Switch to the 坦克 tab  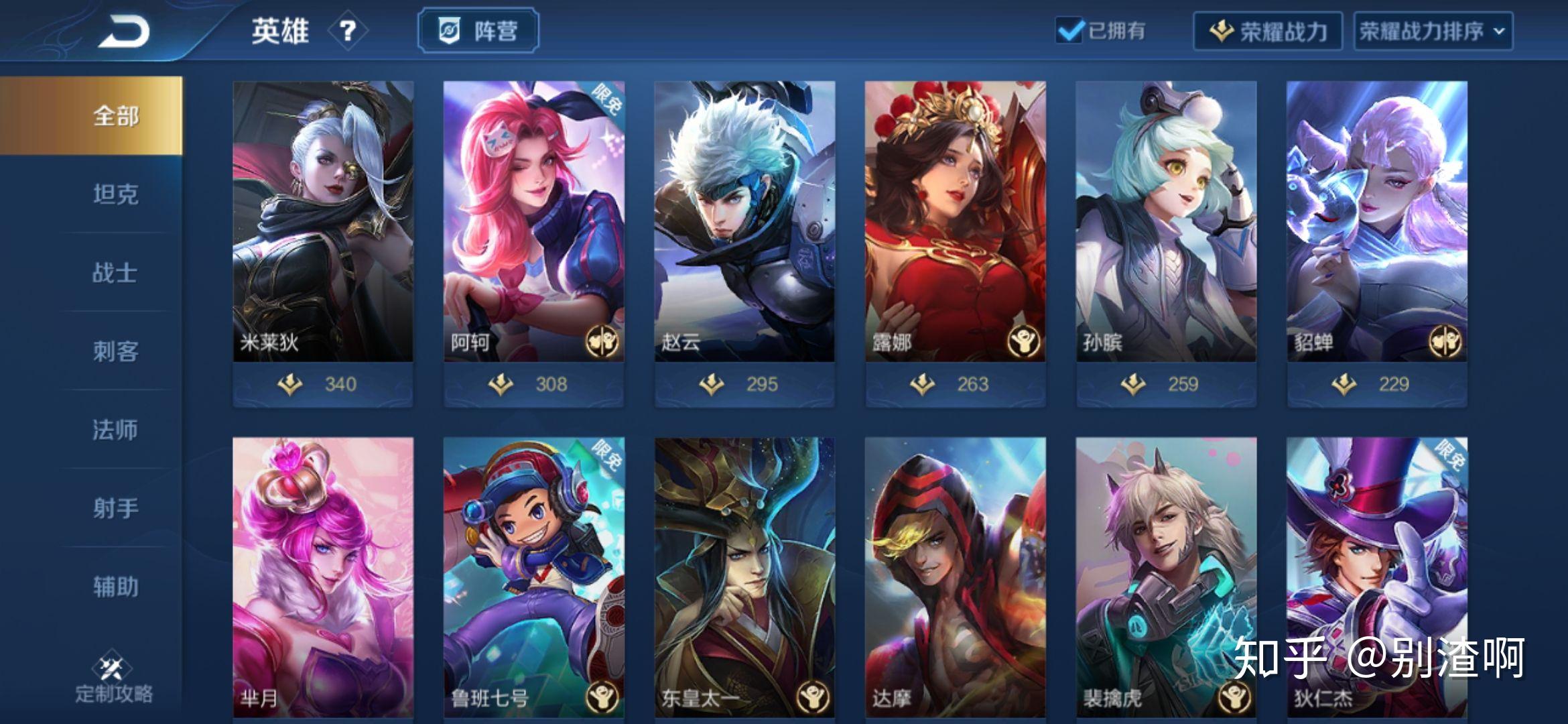point(115,194)
